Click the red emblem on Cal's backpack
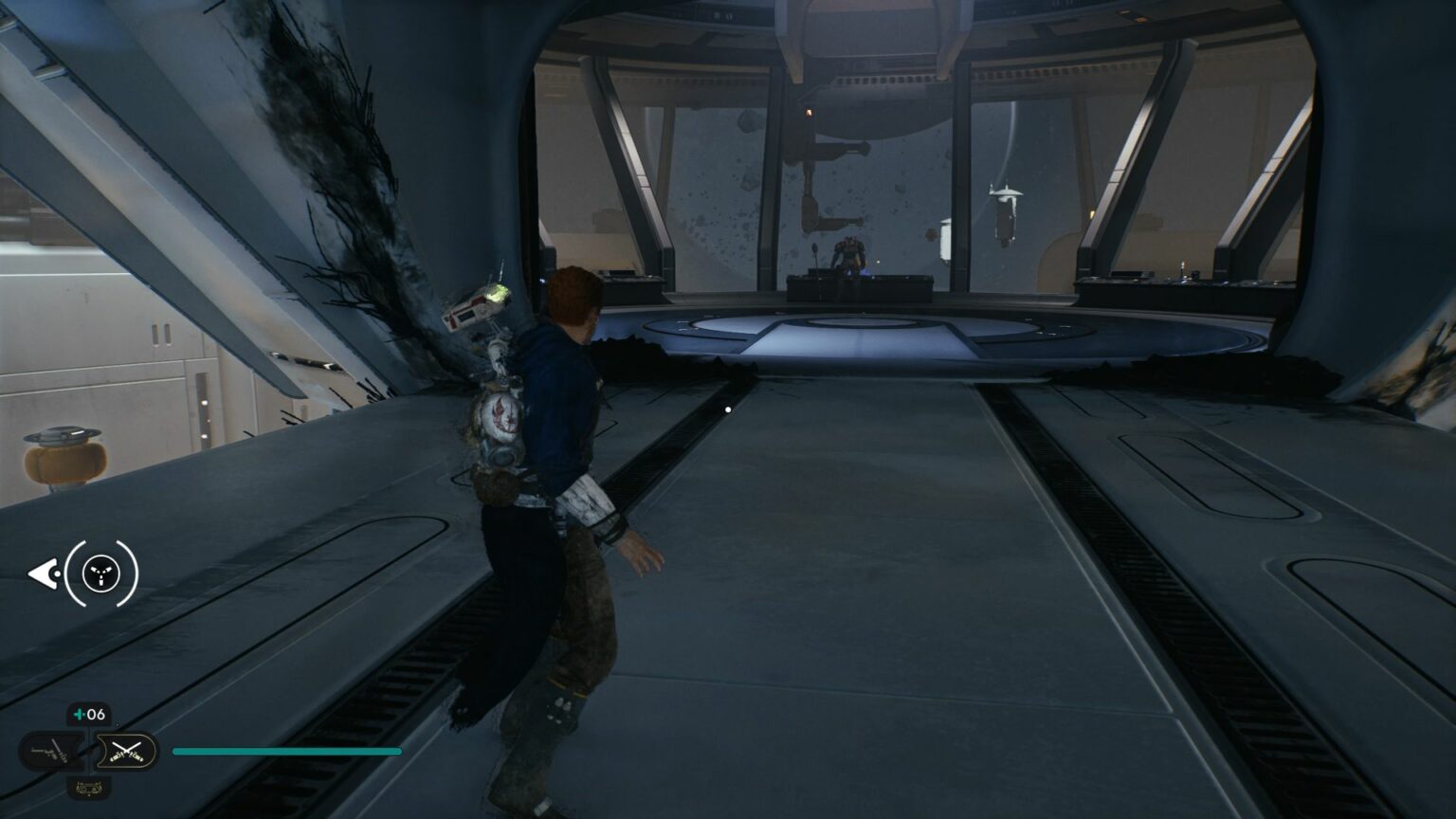Image resolution: width=1456 pixels, height=819 pixels. pos(502,412)
